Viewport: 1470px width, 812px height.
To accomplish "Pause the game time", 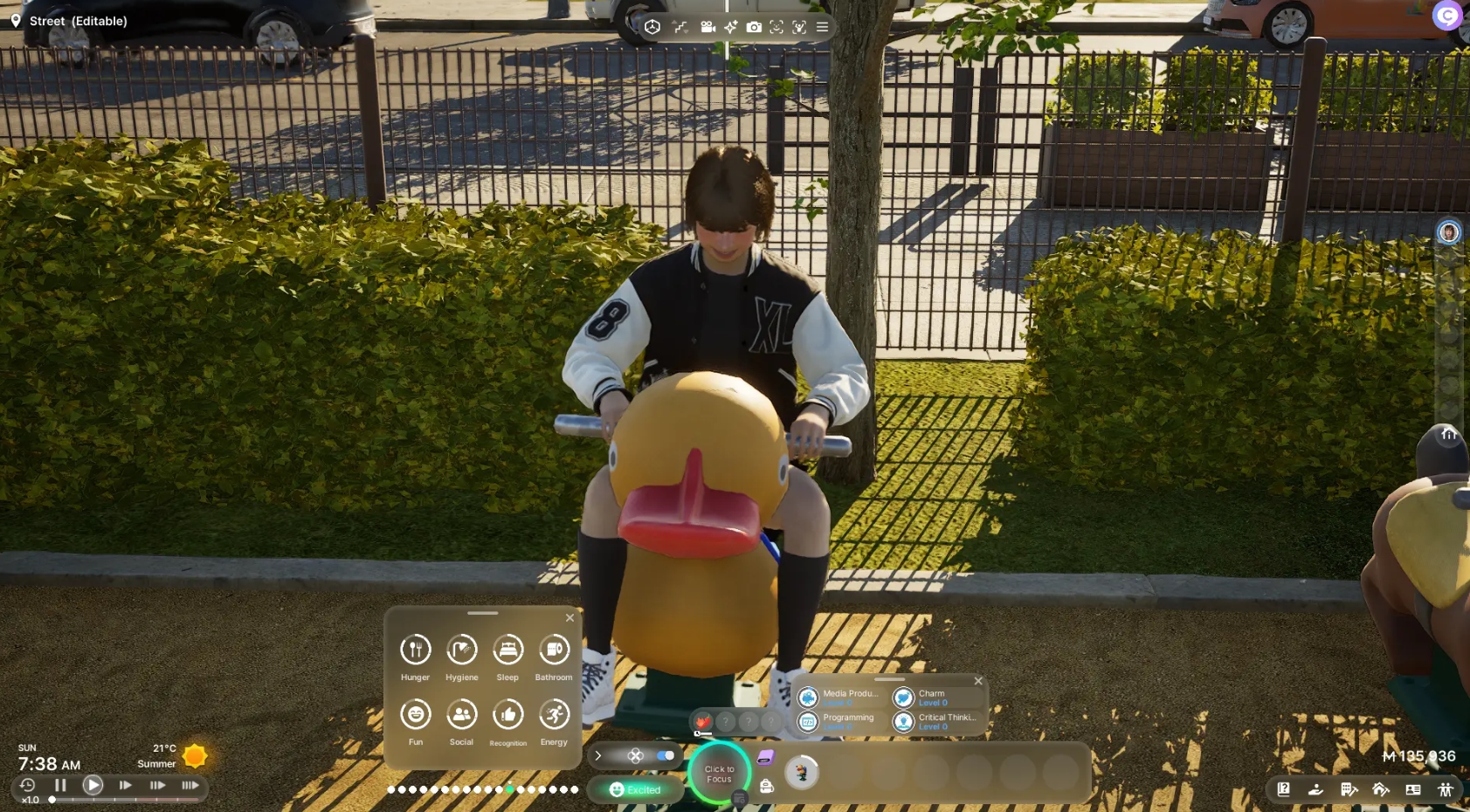I will tap(60, 785).
